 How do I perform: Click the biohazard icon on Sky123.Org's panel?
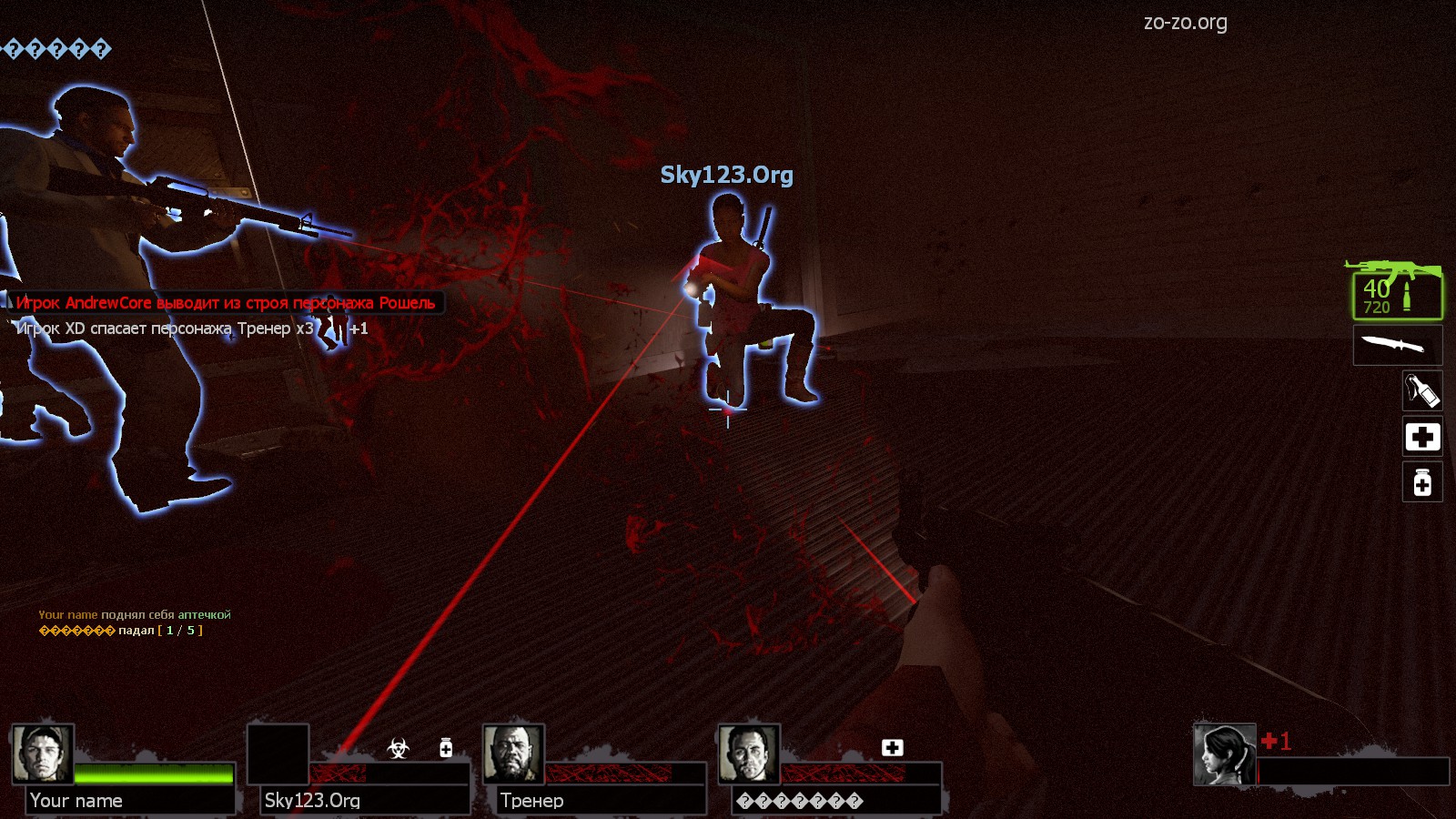tap(398, 748)
